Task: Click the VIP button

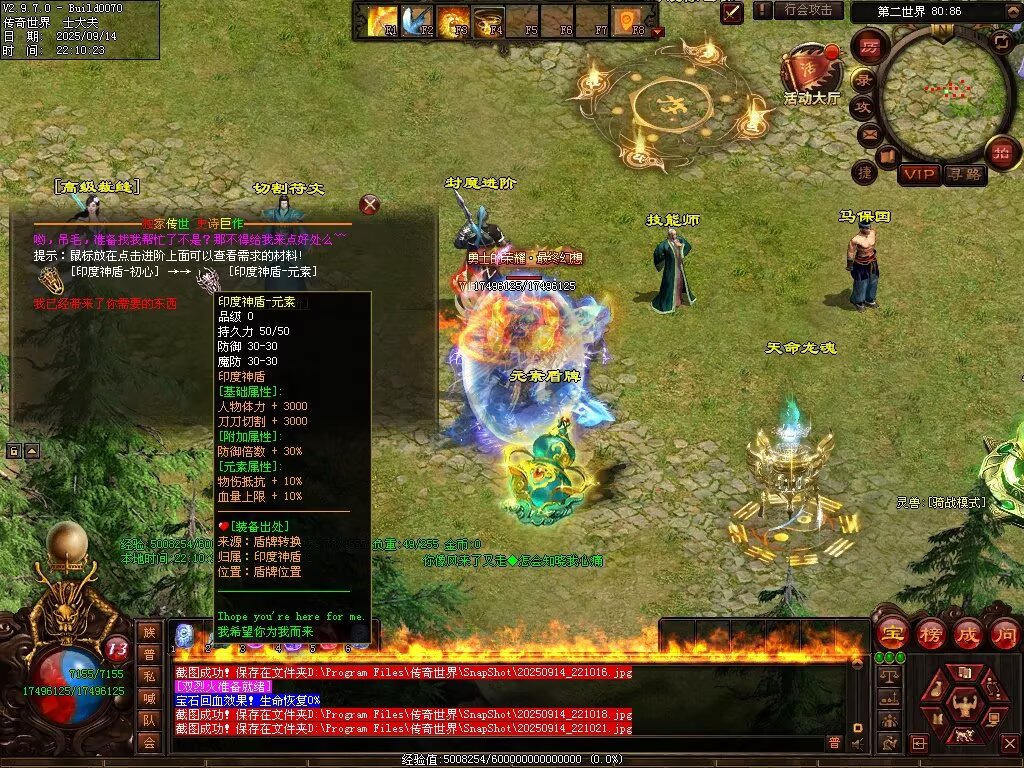Action: [x=919, y=175]
